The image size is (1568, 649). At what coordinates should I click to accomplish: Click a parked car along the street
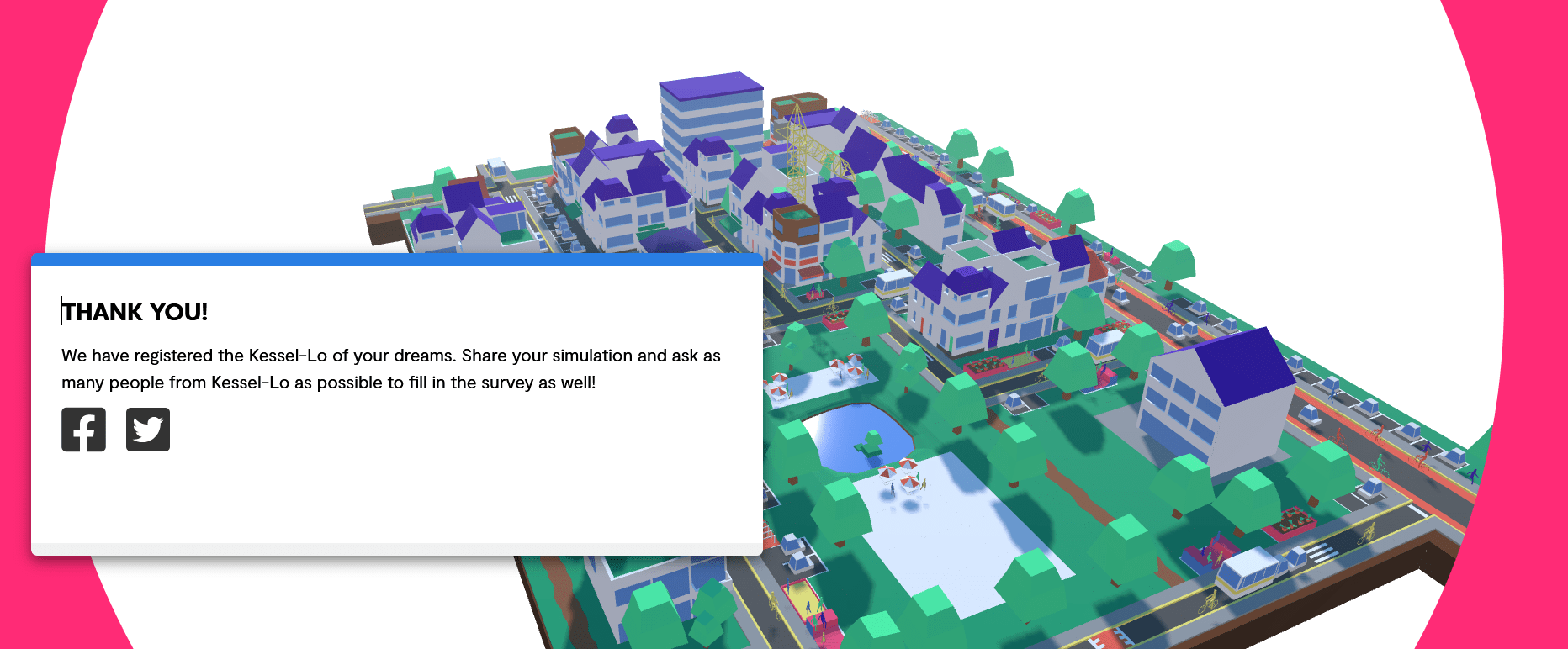(1369, 407)
